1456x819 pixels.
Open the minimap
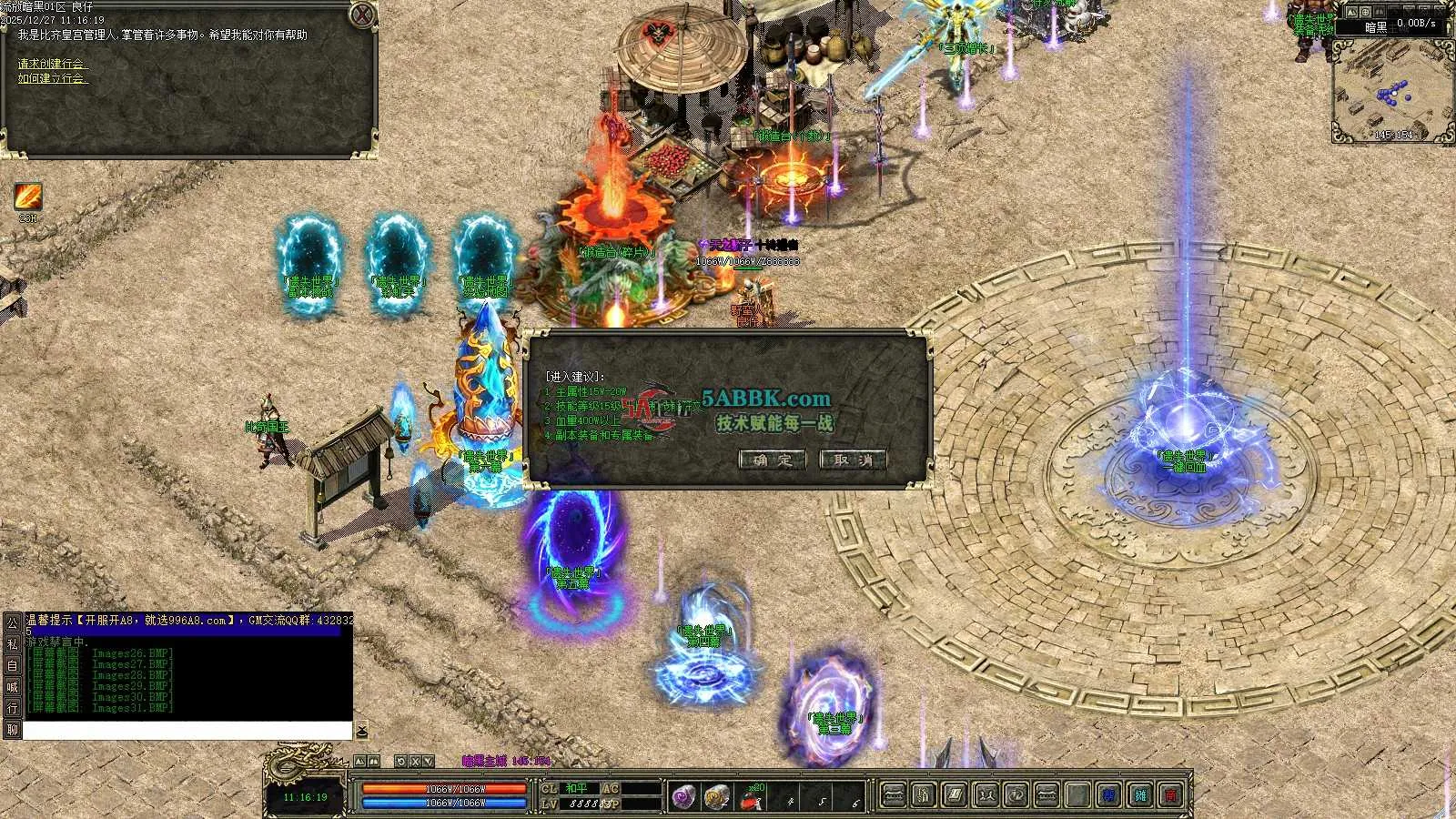tap(1392, 89)
